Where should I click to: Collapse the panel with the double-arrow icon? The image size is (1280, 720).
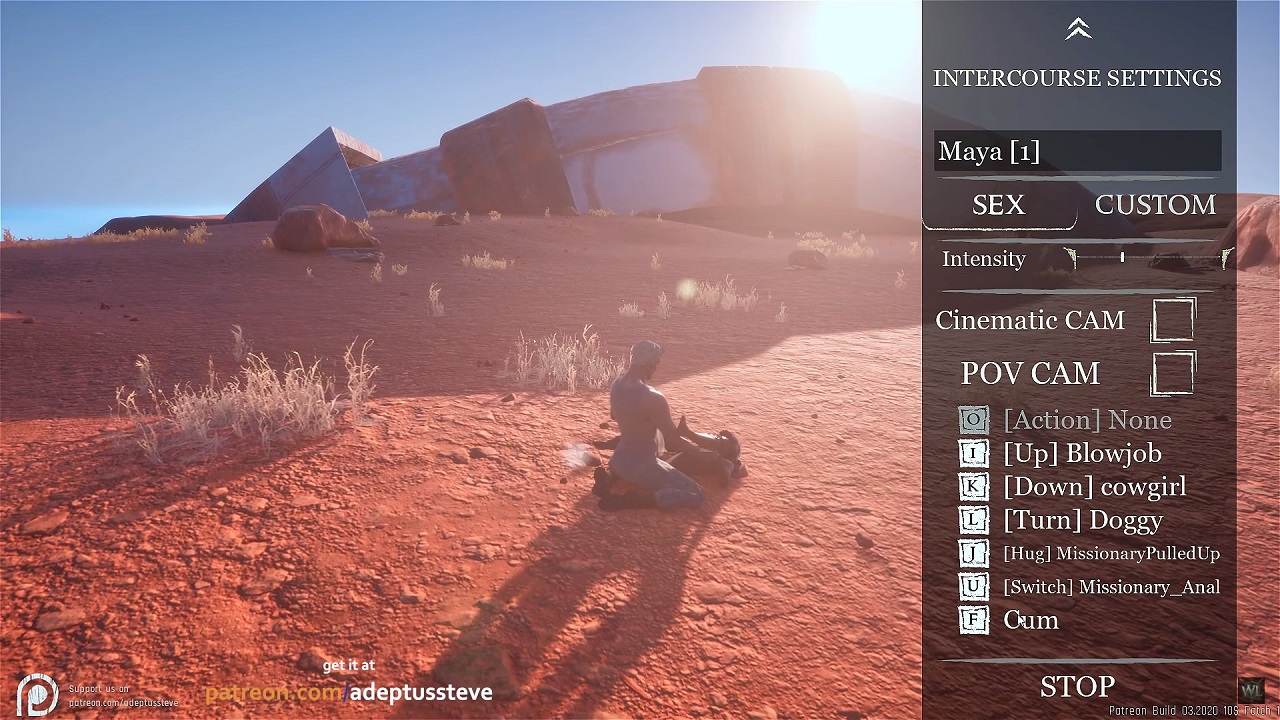1077,30
